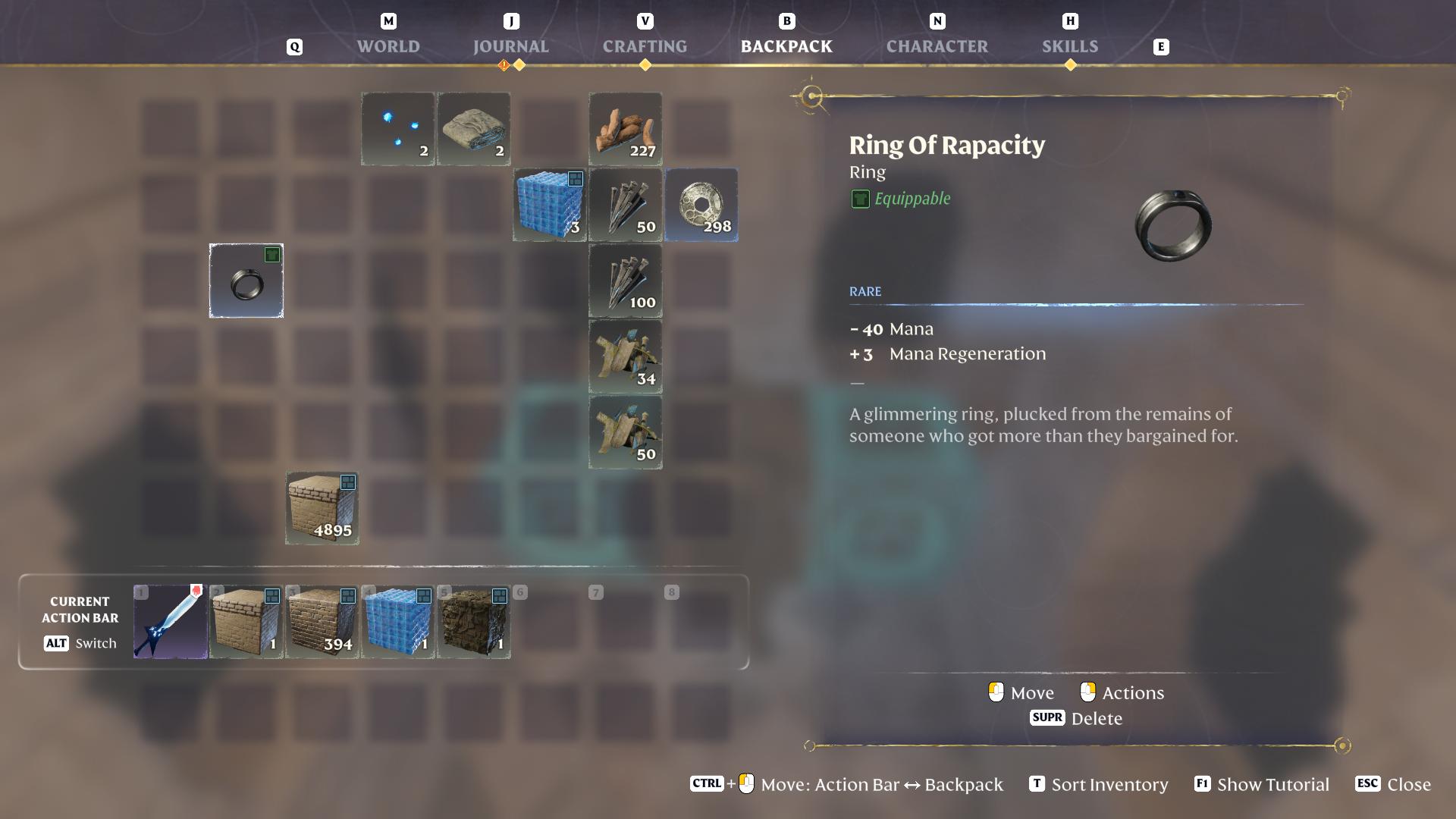Screen dimensions: 1456x819
Task: Choose the stone block stack of 4895
Action: [322, 508]
